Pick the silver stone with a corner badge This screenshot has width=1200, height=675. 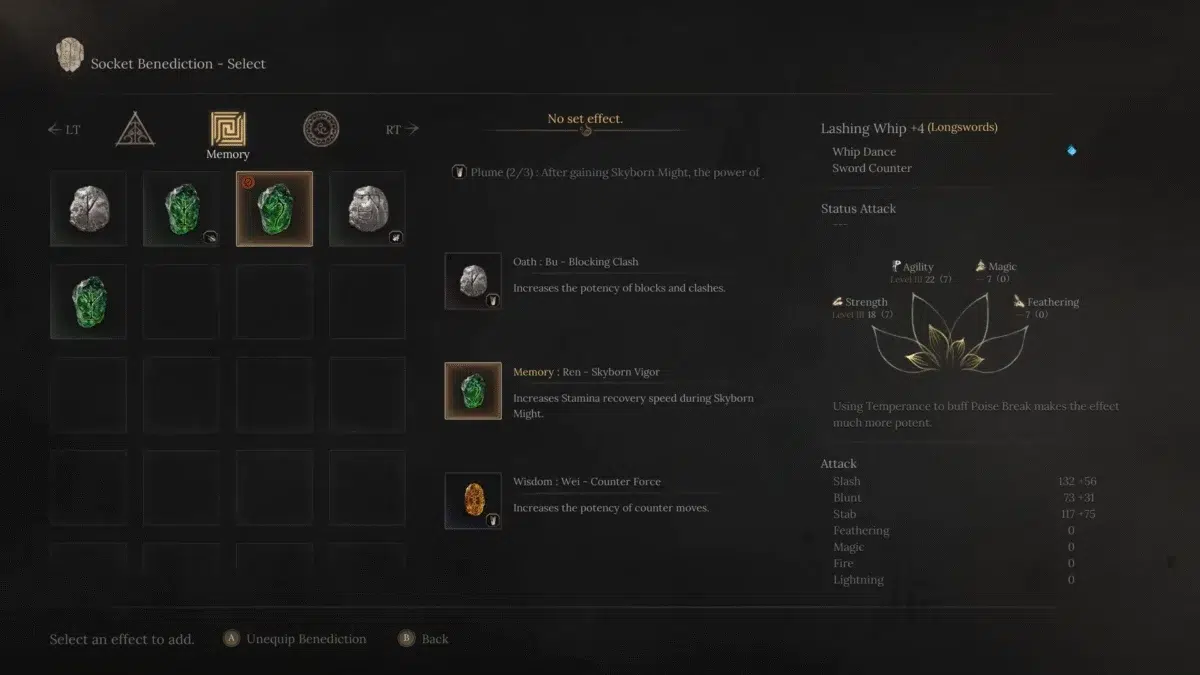coord(367,208)
